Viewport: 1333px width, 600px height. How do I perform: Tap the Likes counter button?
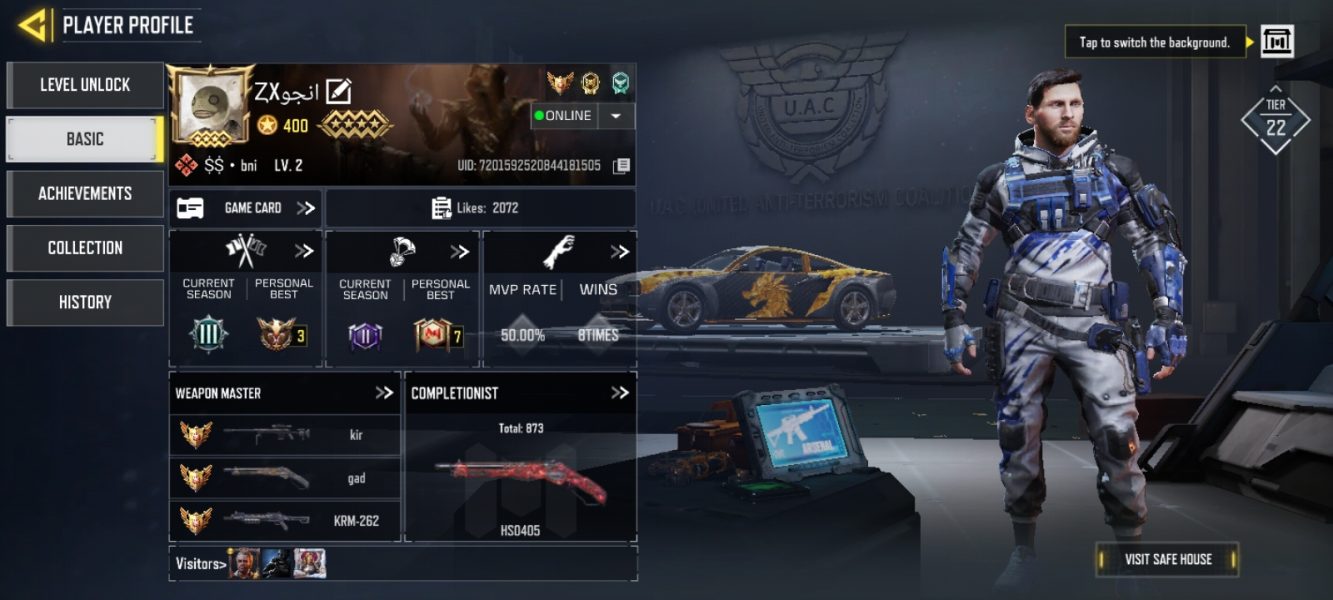click(481, 208)
